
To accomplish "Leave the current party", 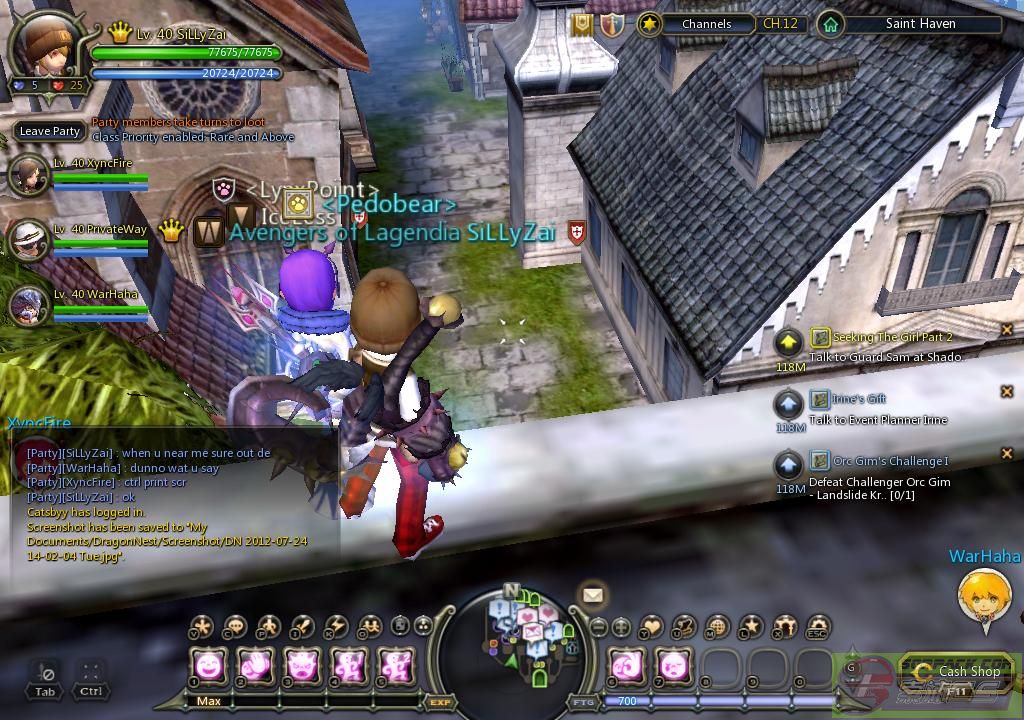I will click(x=49, y=131).
